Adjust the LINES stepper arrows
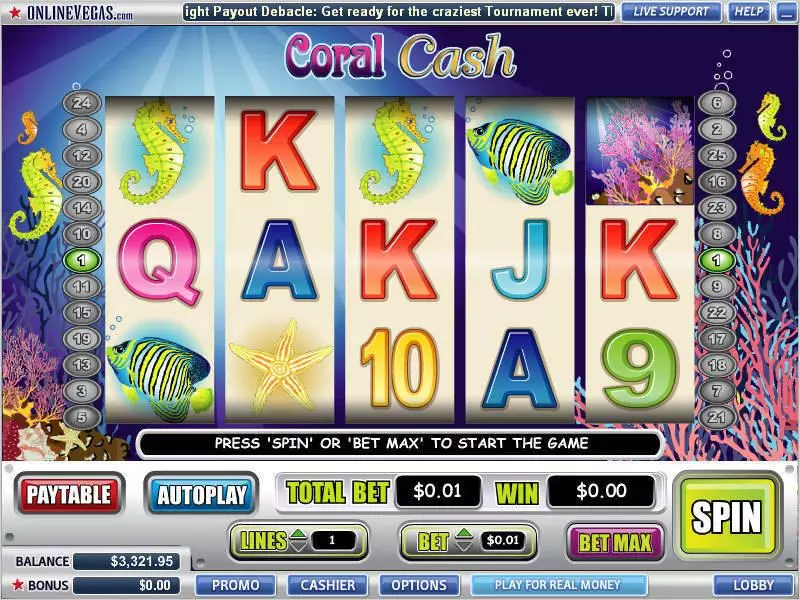 298,541
